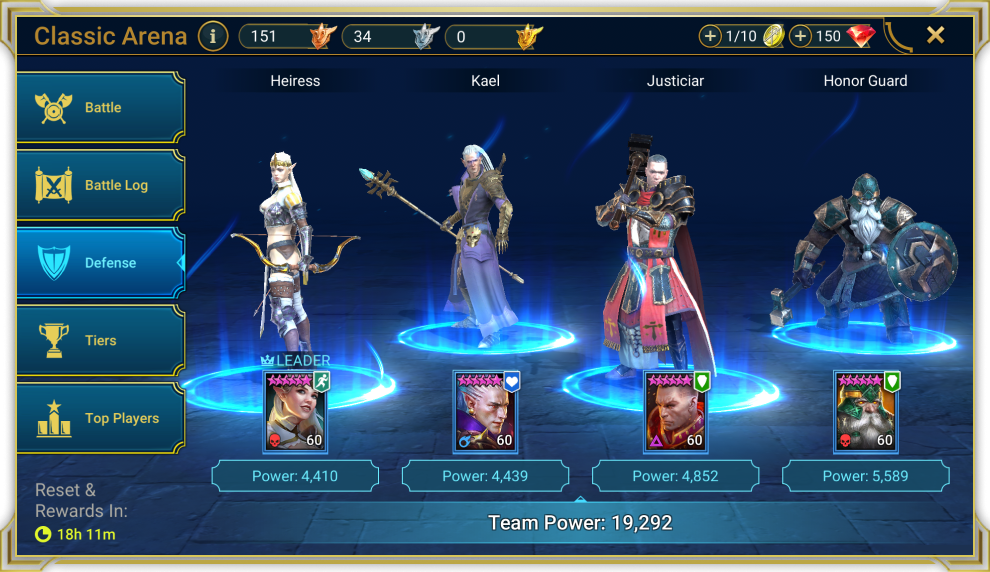990x572 pixels.
Task: Close the Classic Arena window
Action: coord(935,36)
